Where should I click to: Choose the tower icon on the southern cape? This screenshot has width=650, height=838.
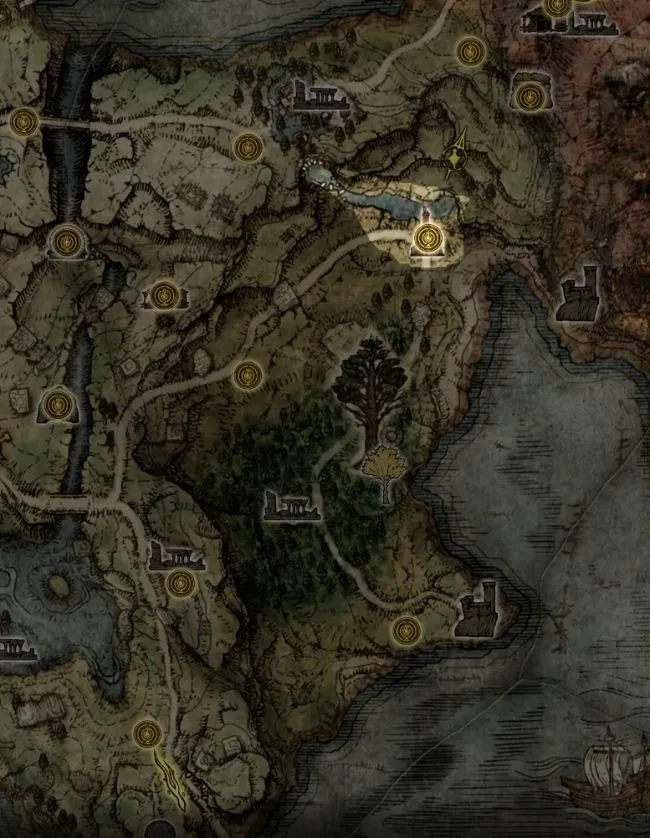click(x=476, y=610)
